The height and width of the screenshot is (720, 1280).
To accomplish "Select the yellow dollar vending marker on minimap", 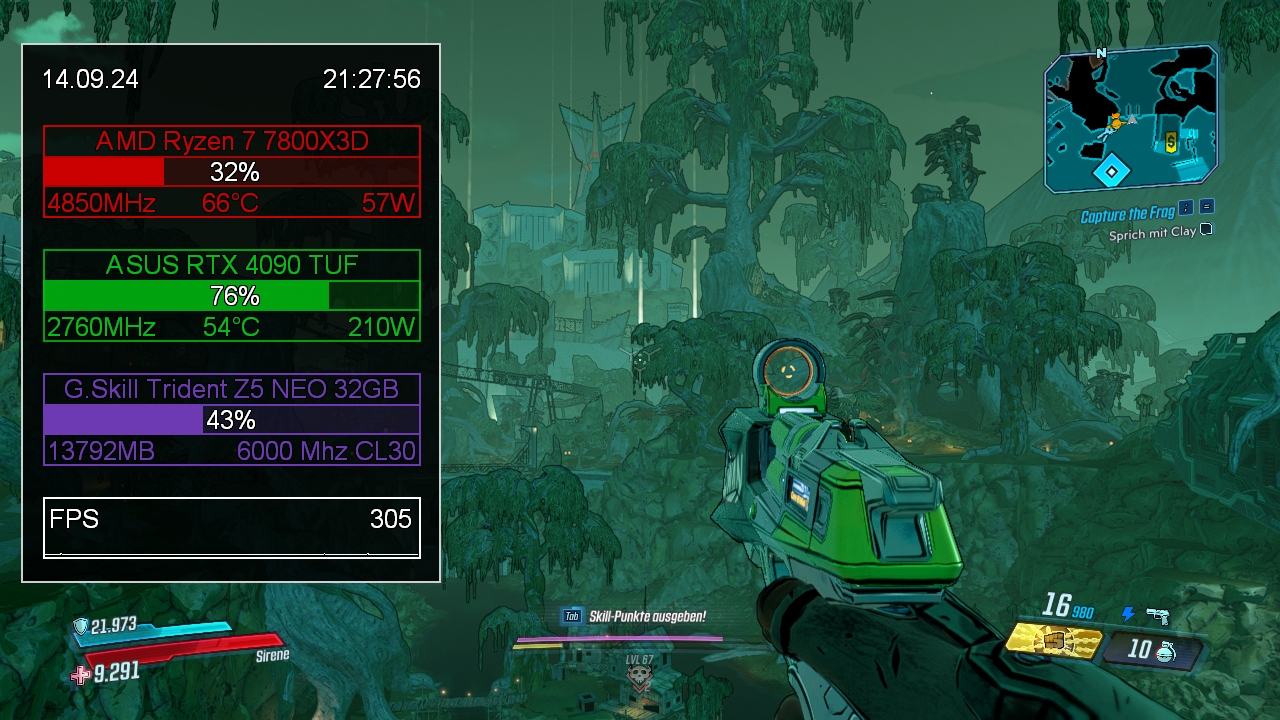I will (1171, 144).
